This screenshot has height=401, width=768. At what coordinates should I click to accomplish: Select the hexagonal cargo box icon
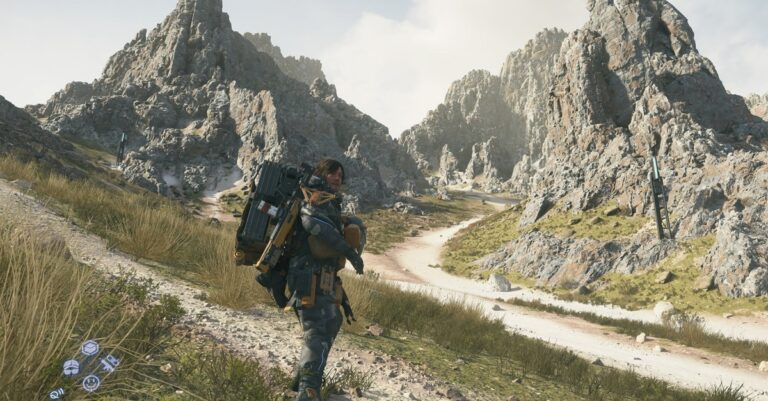pyautogui.click(x=90, y=347)
